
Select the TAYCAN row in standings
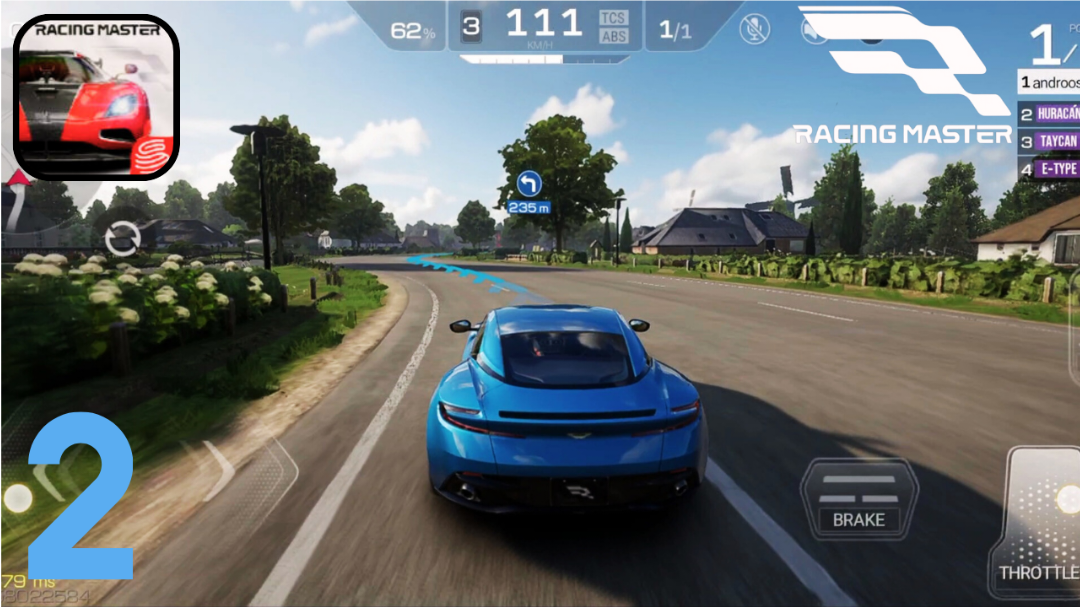point(1049,142)
